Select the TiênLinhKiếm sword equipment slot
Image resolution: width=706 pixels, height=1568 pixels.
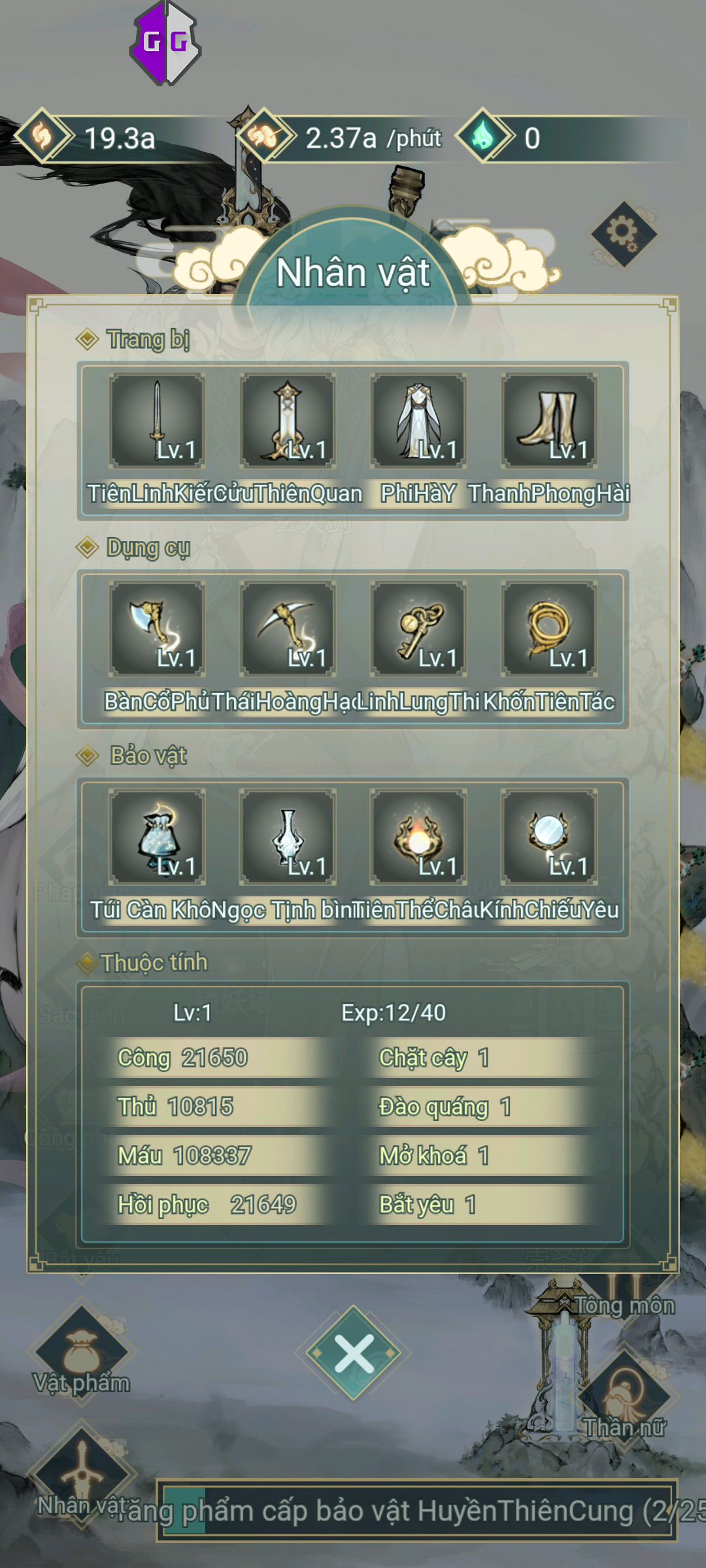tap(157, 421)
